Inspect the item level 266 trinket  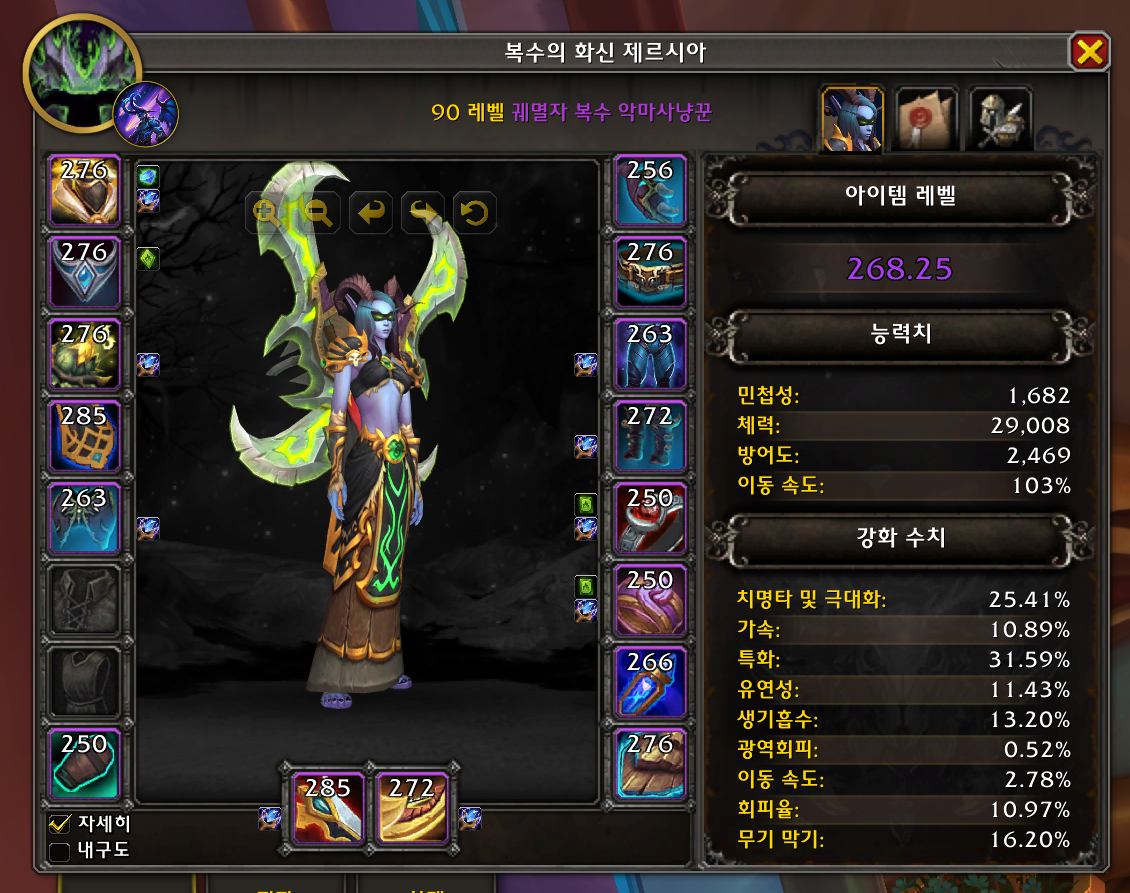click(x=650, y=682)
